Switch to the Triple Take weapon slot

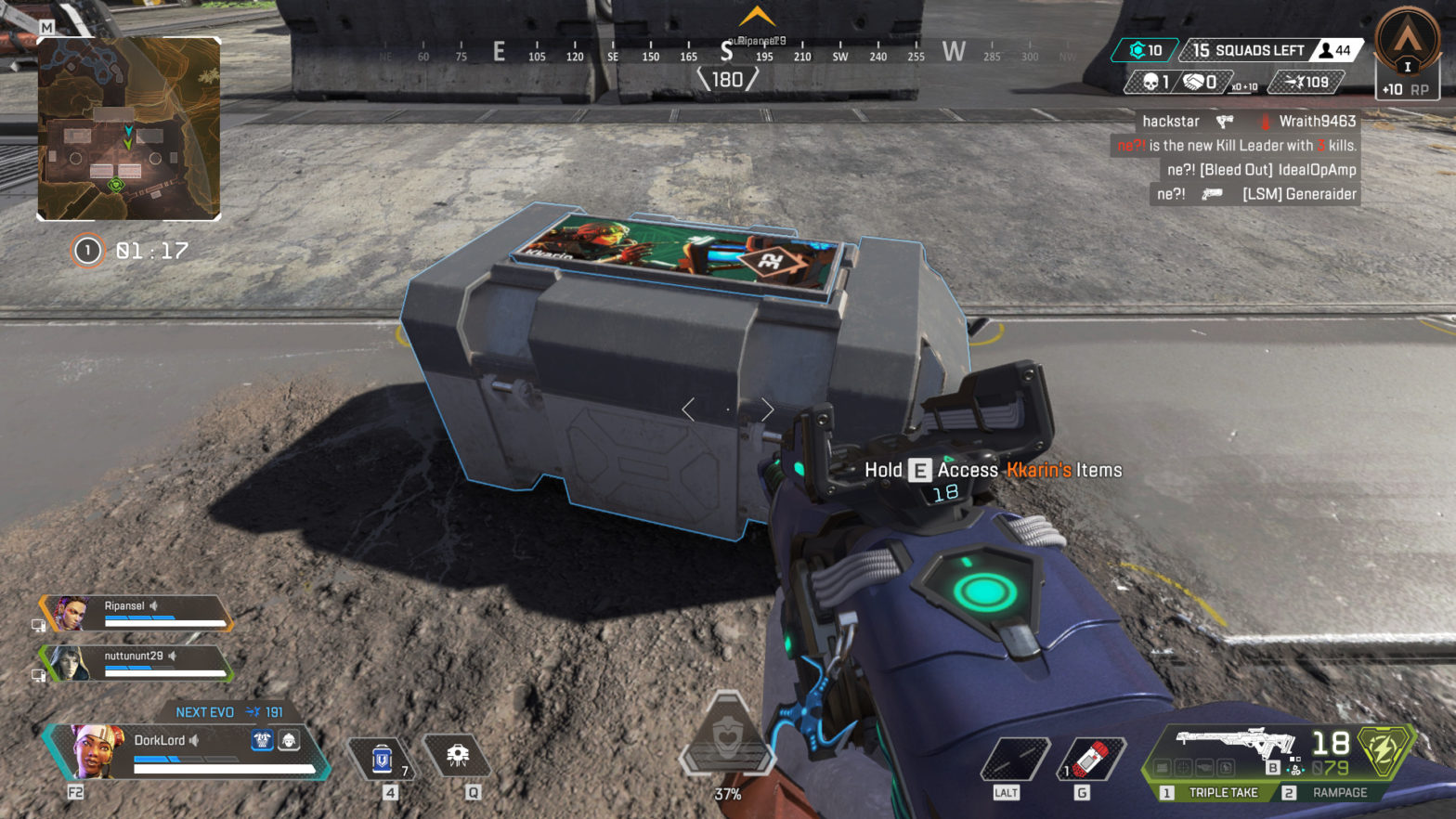coord(1221,792)
